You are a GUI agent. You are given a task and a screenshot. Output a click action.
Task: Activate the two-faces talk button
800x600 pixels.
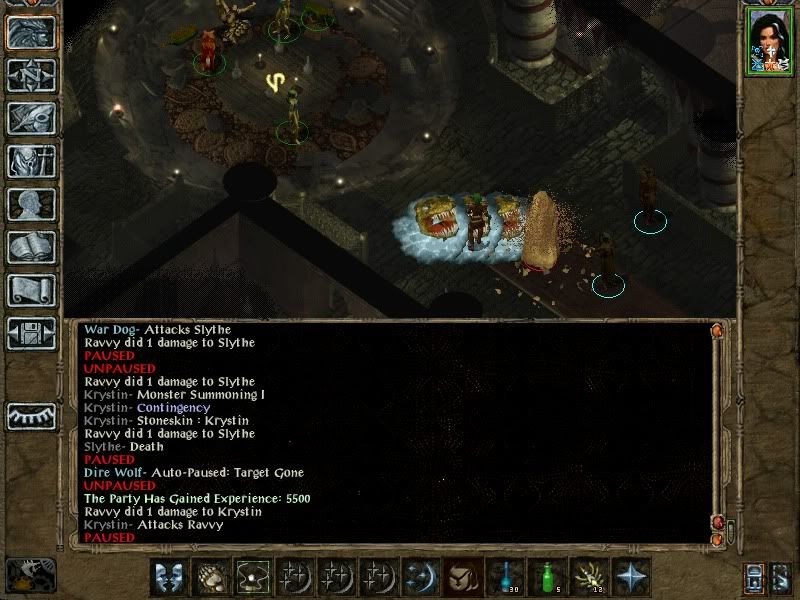(167, 577)
